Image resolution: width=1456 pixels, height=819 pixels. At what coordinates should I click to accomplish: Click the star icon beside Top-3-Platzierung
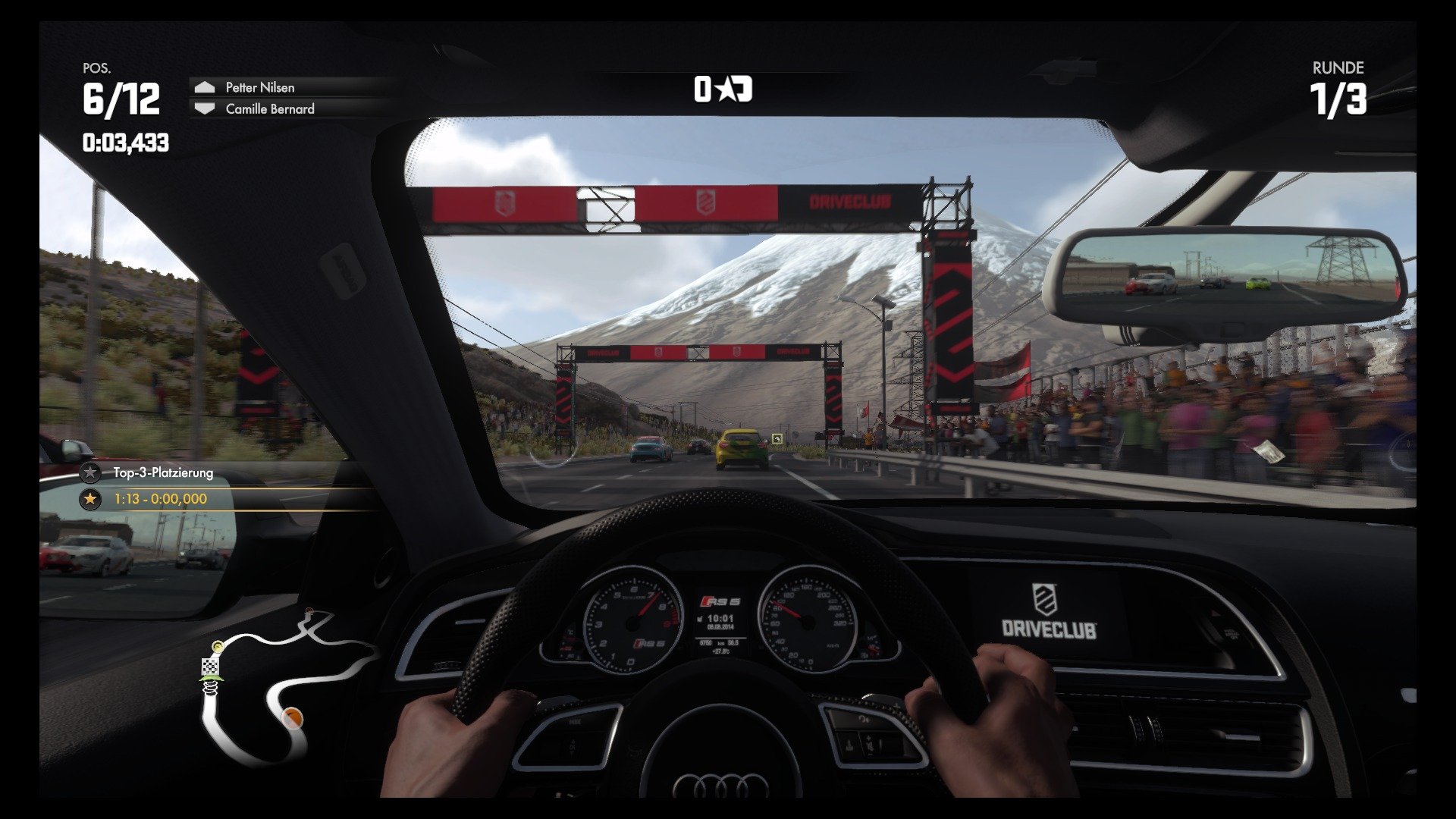click(90, 472)
